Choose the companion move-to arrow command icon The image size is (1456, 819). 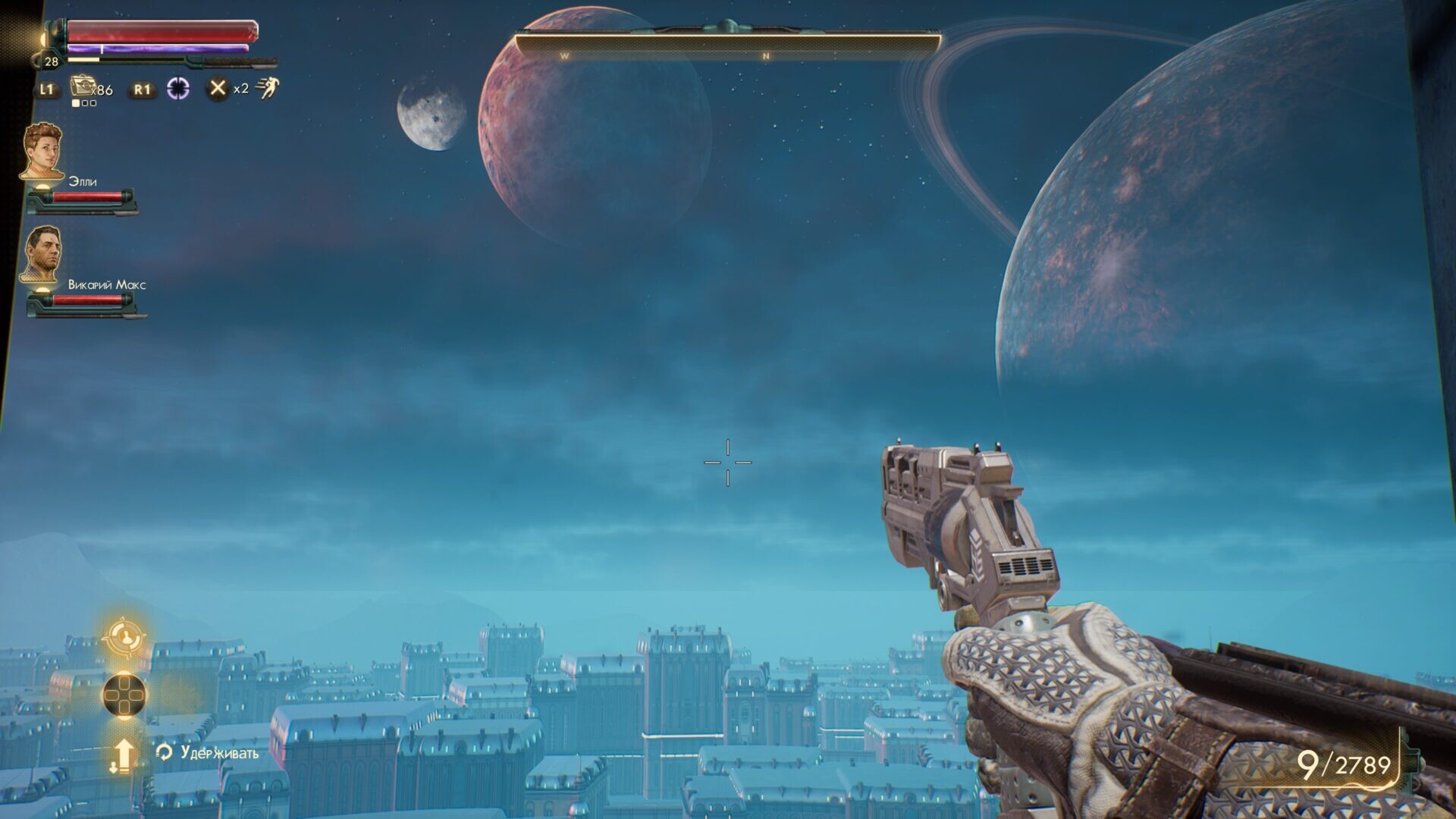point(123,755)
